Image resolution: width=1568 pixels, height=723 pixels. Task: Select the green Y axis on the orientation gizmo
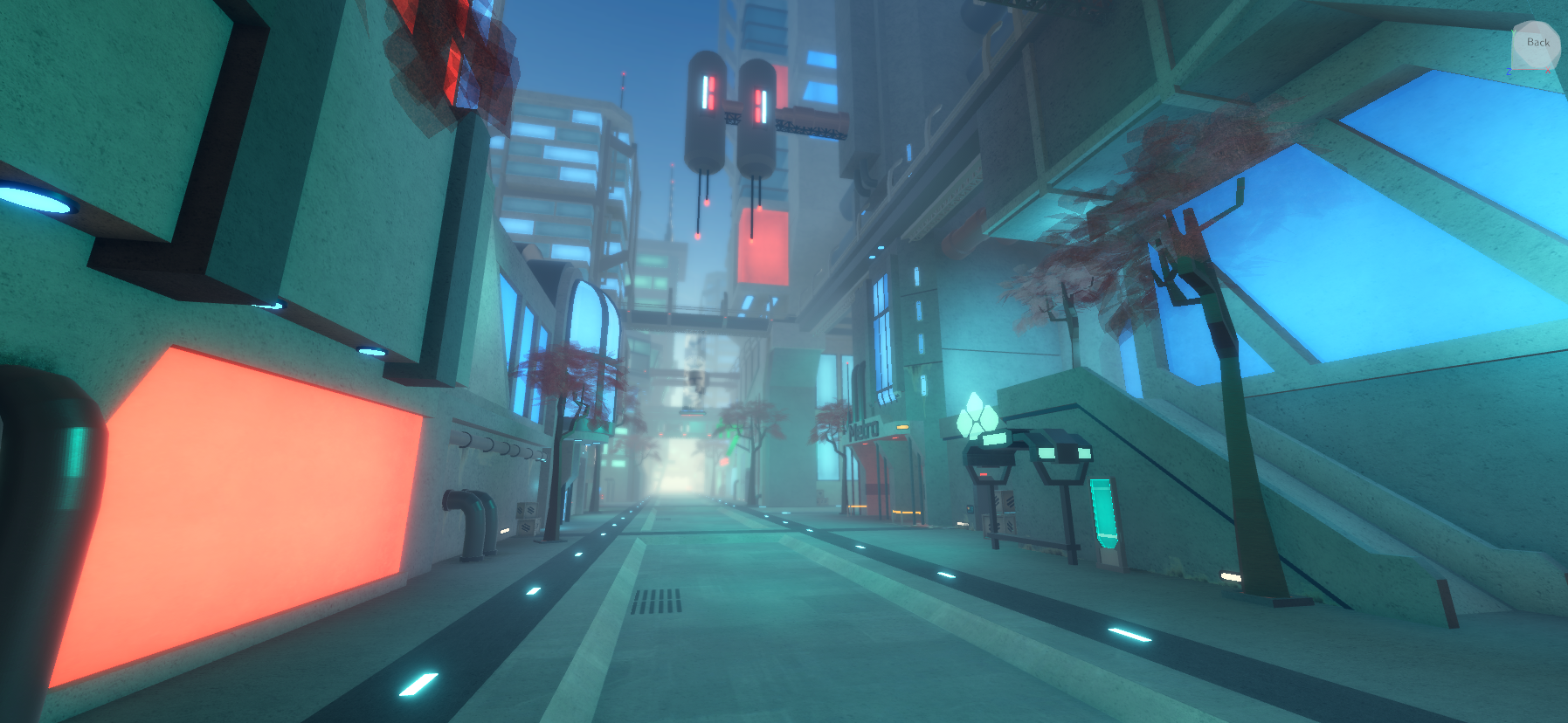pos(1514,32)
